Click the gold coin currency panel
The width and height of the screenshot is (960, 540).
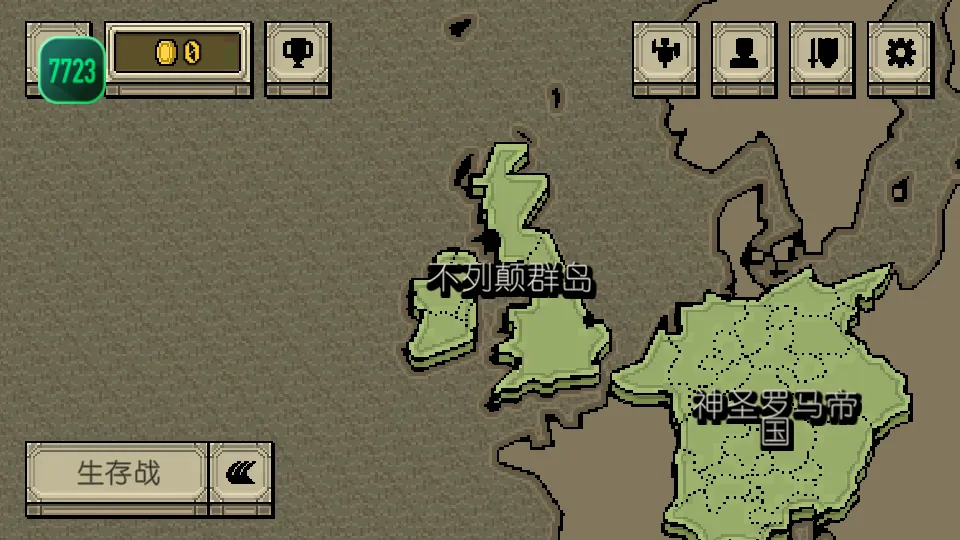point(178,53)
